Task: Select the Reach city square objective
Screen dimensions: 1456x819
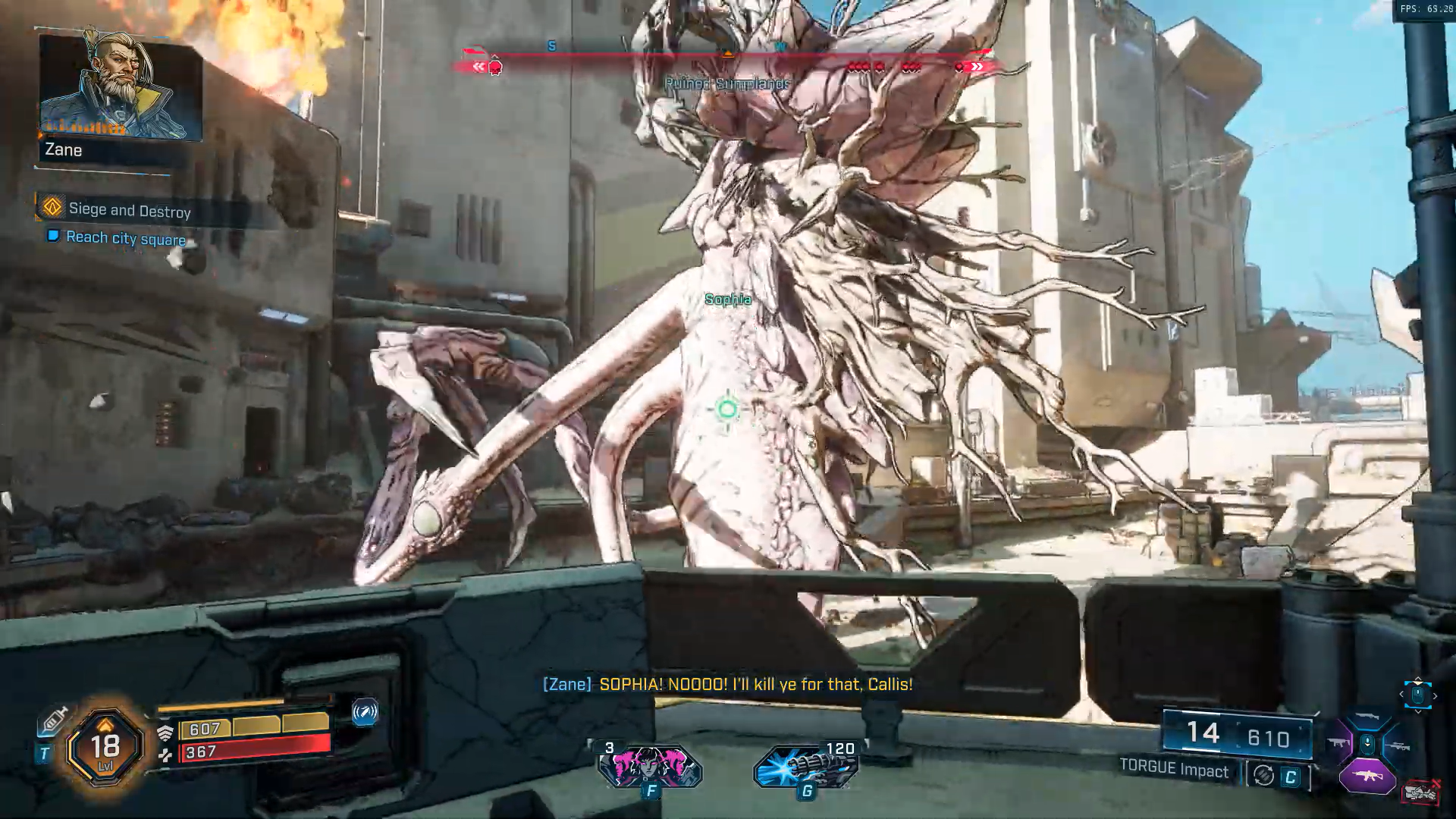Action: 125,238
